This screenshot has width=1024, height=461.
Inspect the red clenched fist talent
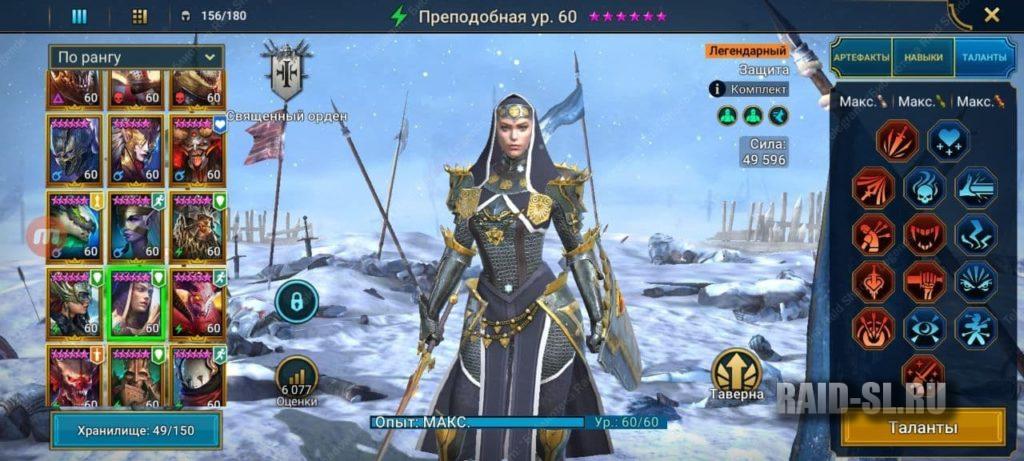[924, 282]
